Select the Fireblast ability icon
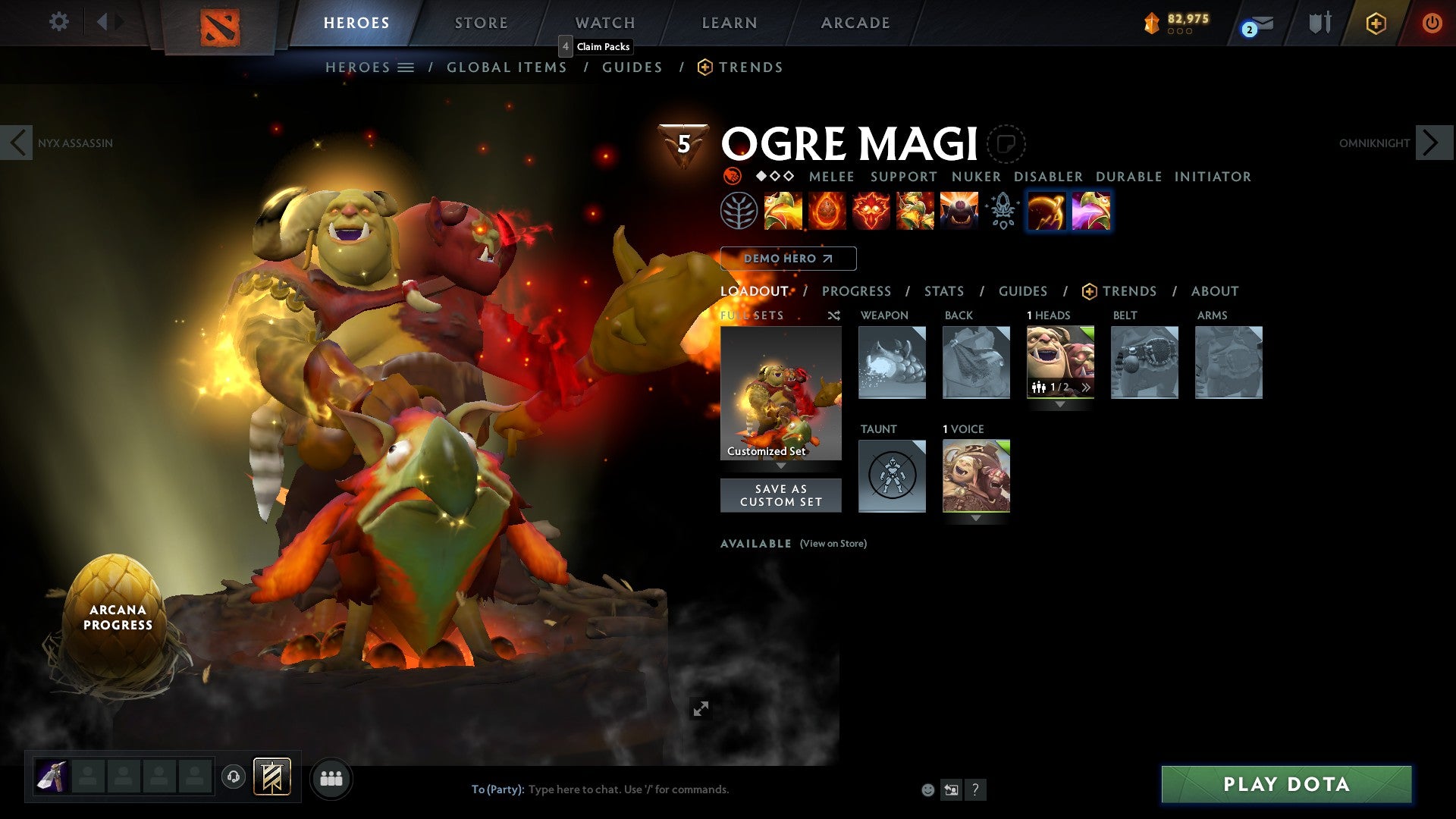 click(x=783, y=211)
